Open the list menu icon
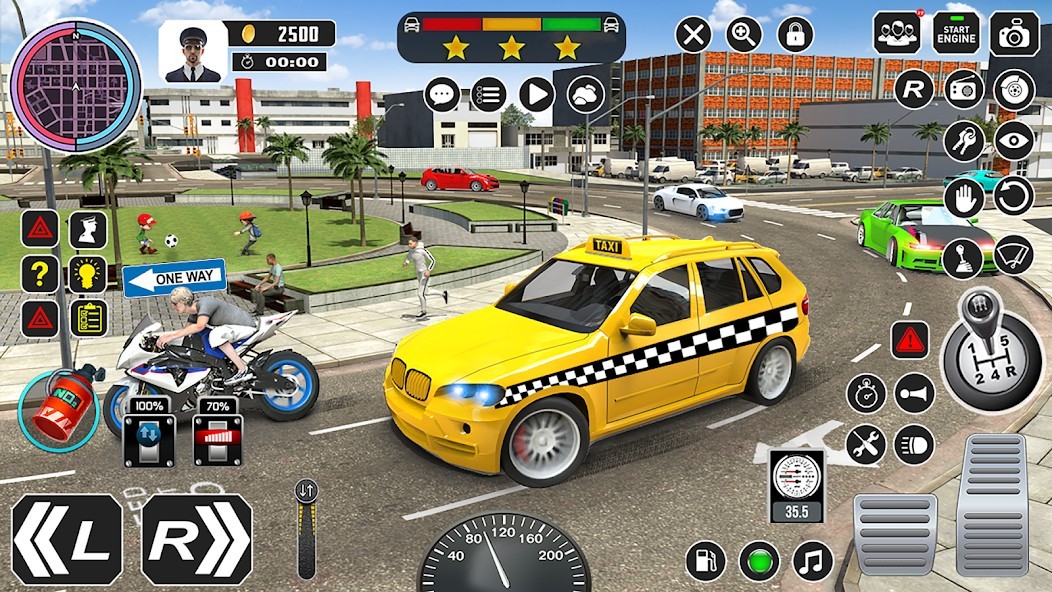Image resolution: width=1052 pixels, height=592 pixels. pos(489,95)
